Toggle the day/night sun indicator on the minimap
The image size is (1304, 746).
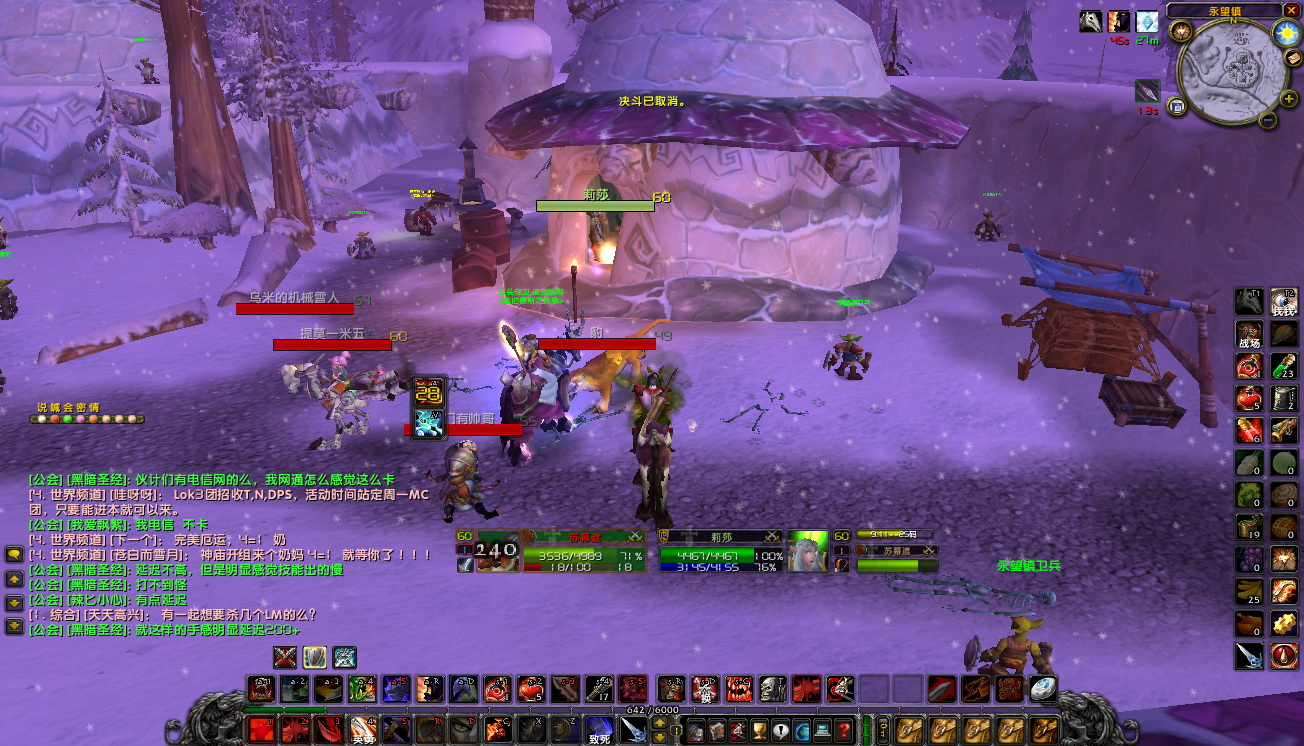(1286, 33)
